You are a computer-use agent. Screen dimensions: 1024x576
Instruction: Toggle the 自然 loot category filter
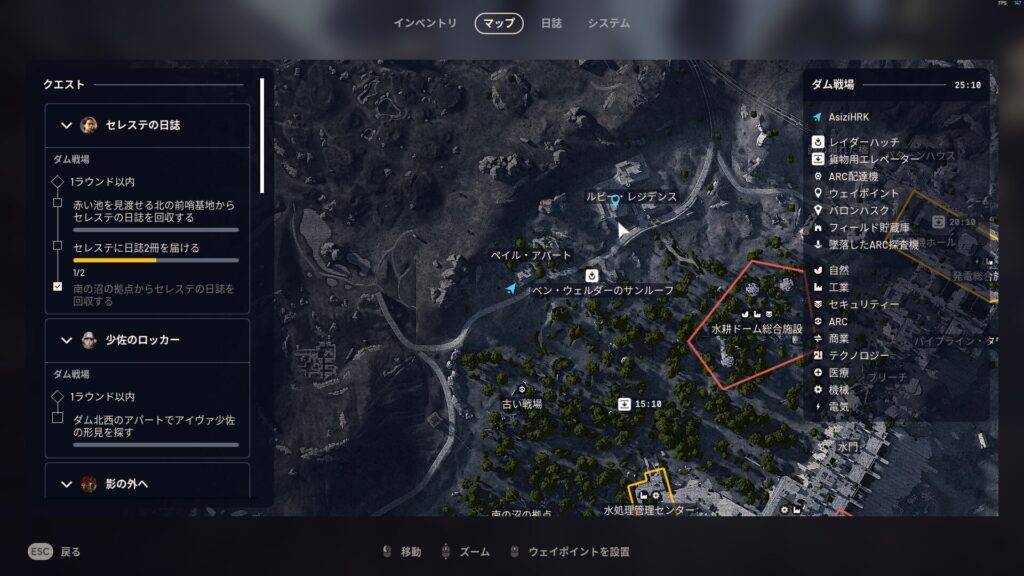pos(838,270)
